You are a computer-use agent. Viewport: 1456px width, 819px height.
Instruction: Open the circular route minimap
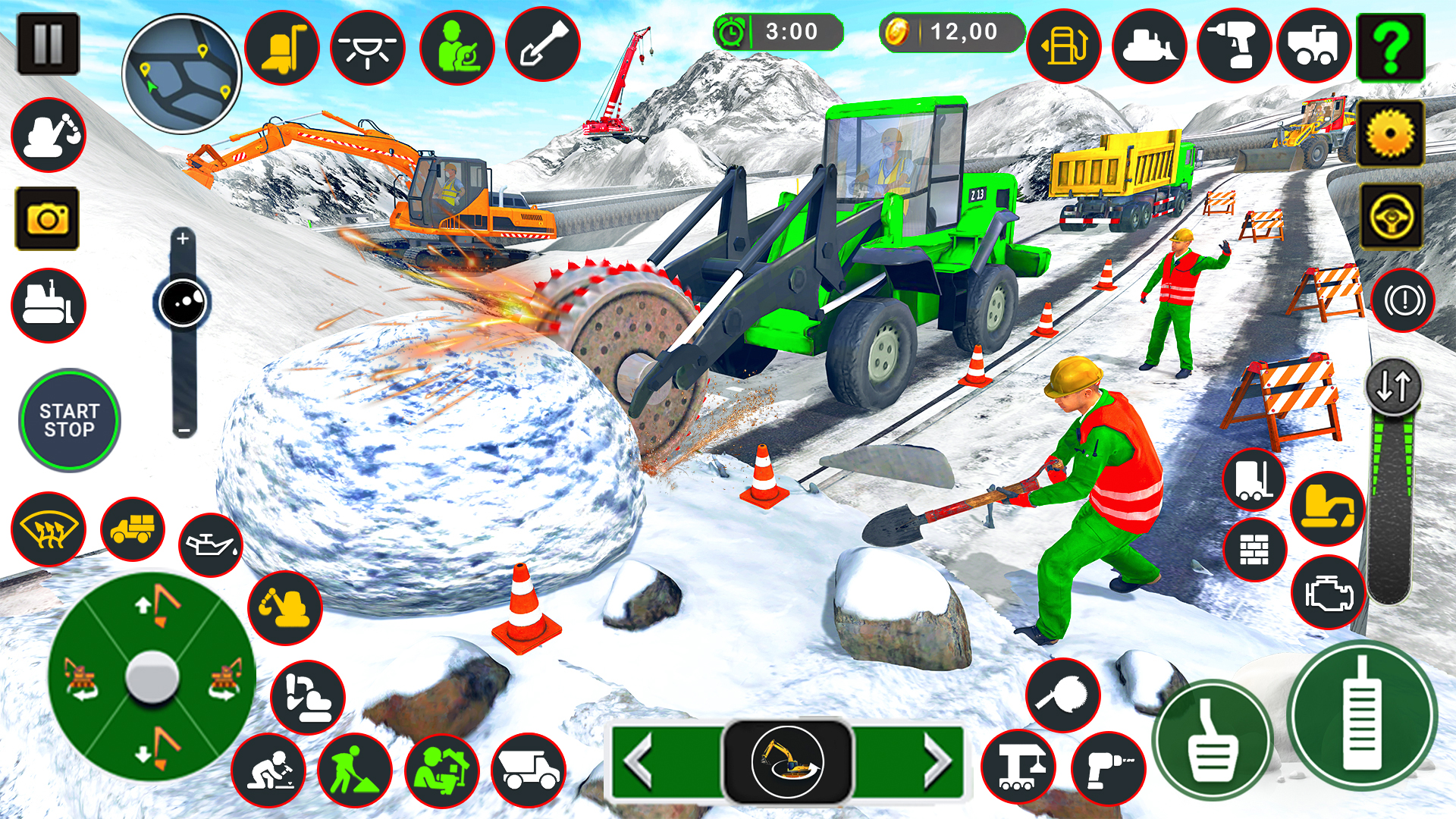pyautogui.click(x=182, y=74)
